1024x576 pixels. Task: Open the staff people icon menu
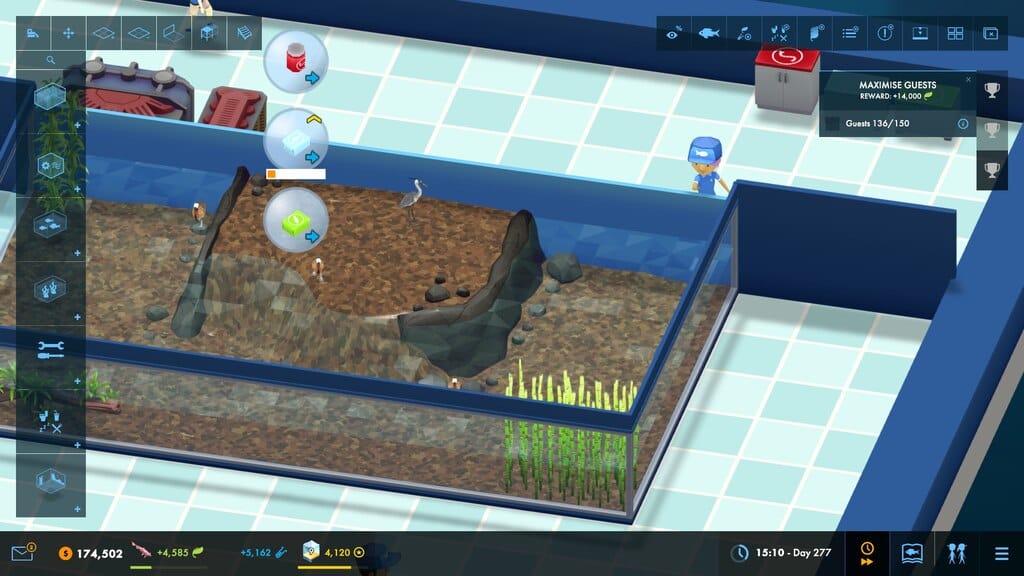(957, 553)
